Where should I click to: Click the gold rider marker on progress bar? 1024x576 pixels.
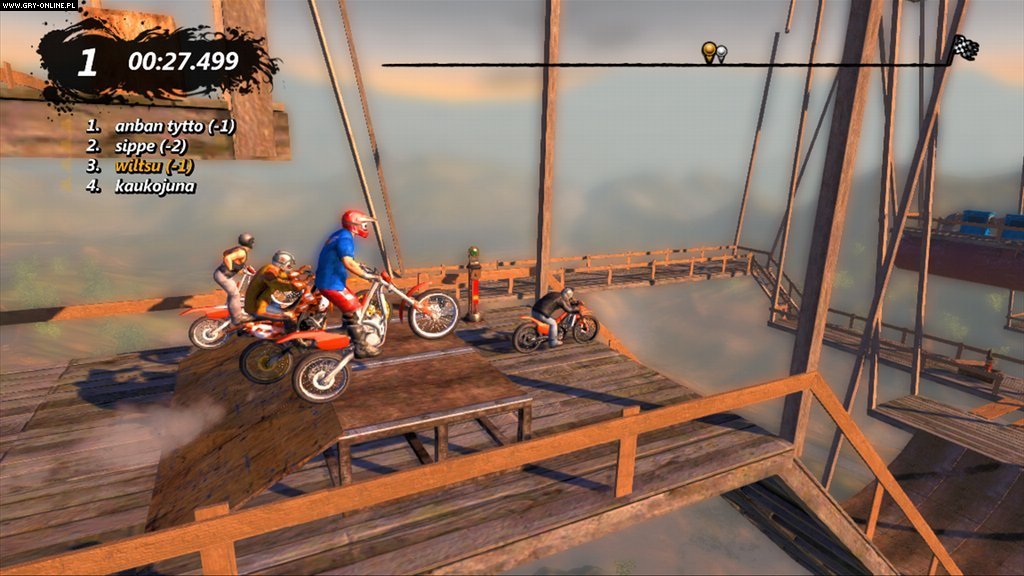708,51
